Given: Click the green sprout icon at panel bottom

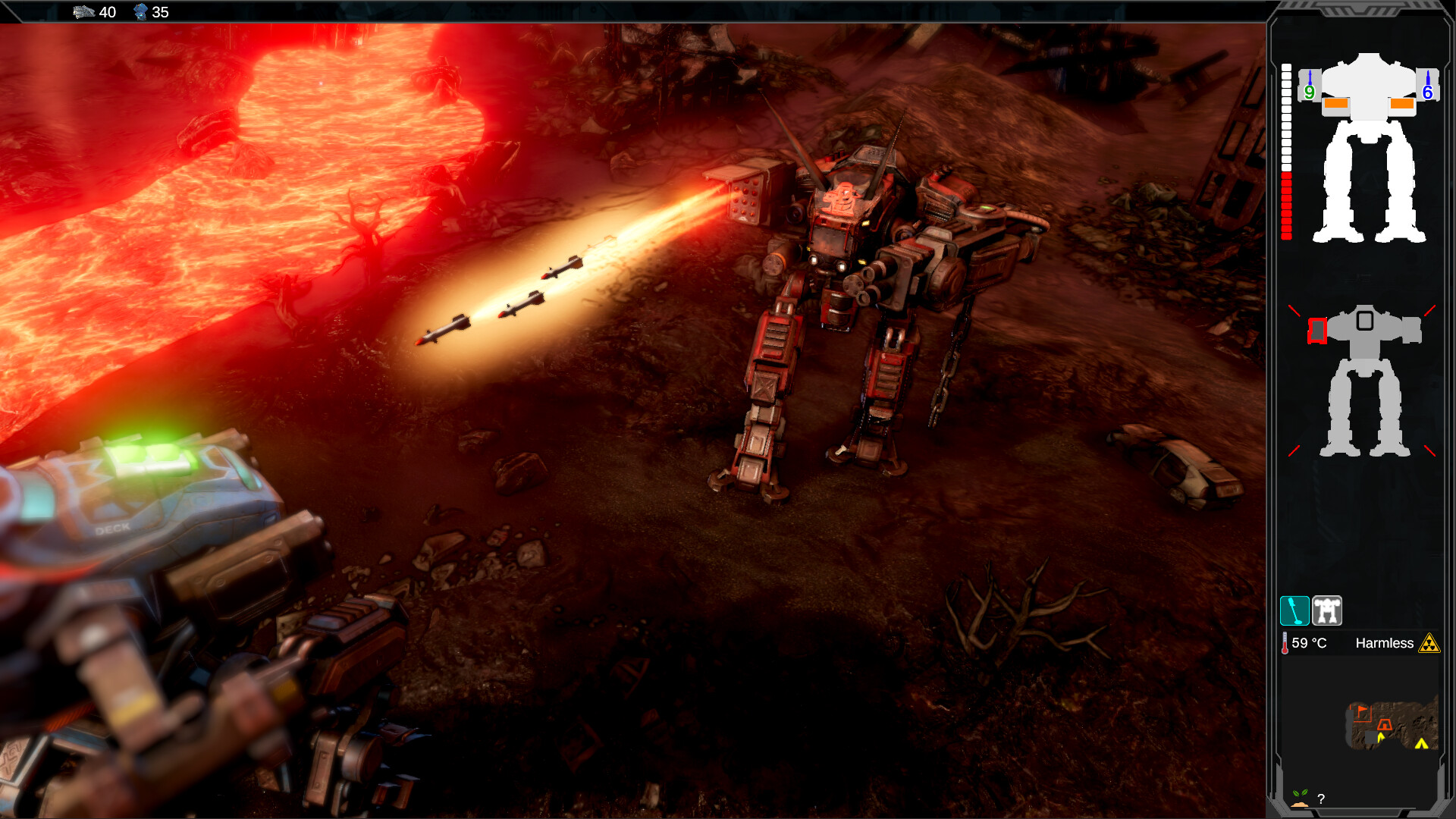Looking at the screenshot, I should click(x=1299, y=795).
